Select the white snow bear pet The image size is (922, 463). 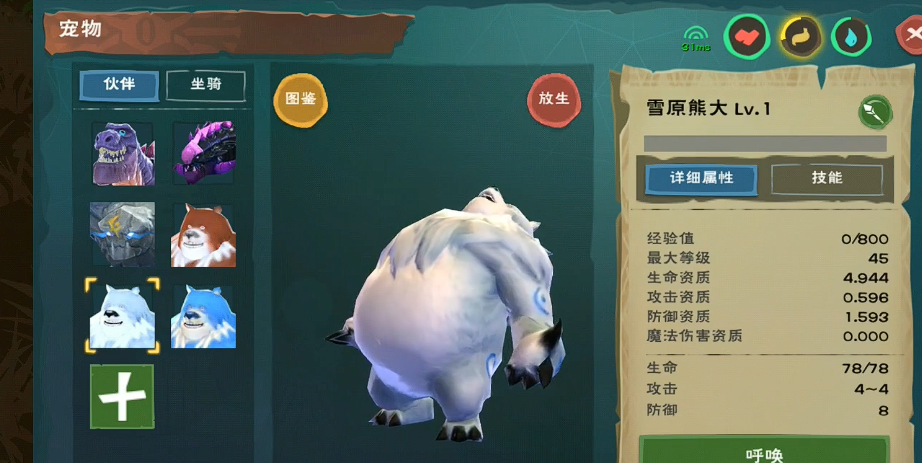pyautogui.click(x=122, y=316)
